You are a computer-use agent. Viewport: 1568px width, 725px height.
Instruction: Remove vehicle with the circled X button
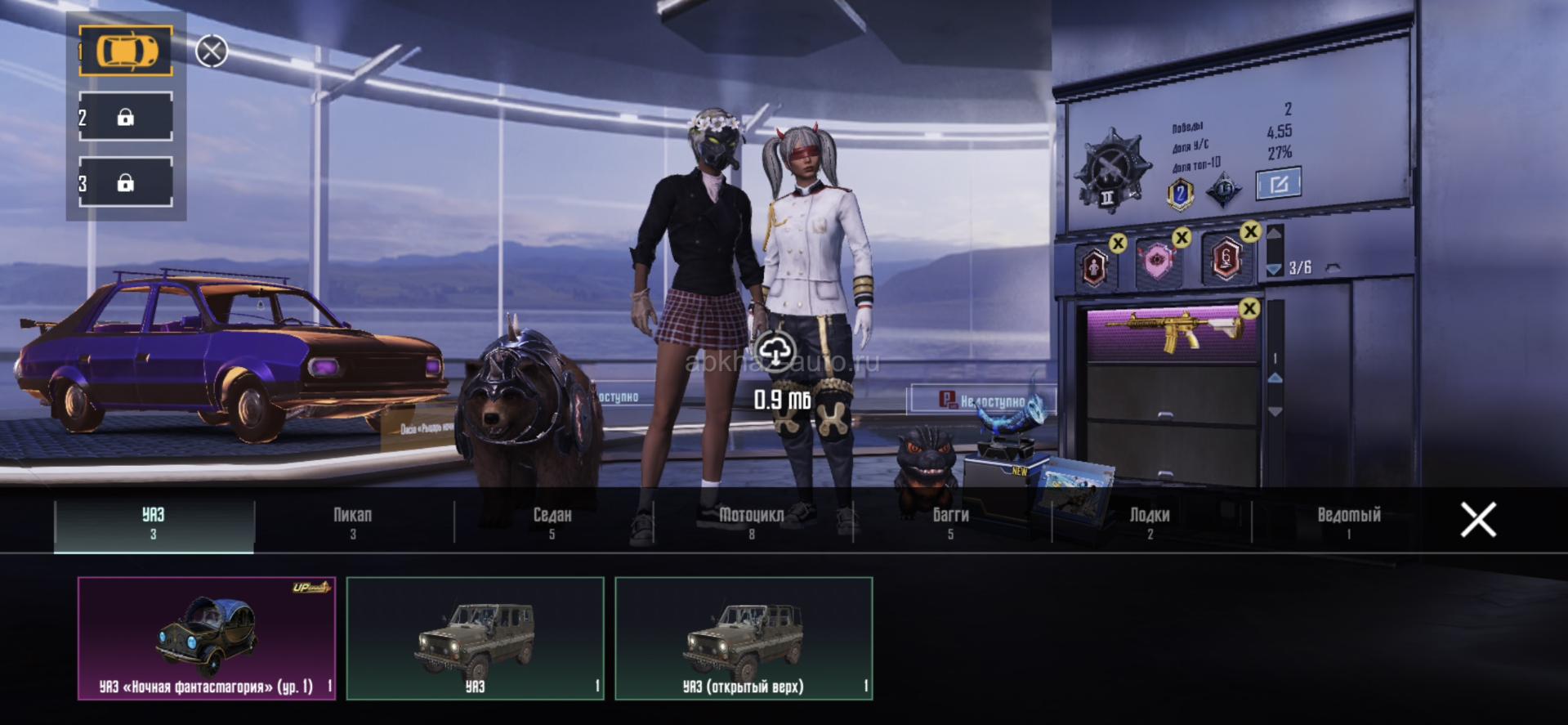(x=212, y=51)
